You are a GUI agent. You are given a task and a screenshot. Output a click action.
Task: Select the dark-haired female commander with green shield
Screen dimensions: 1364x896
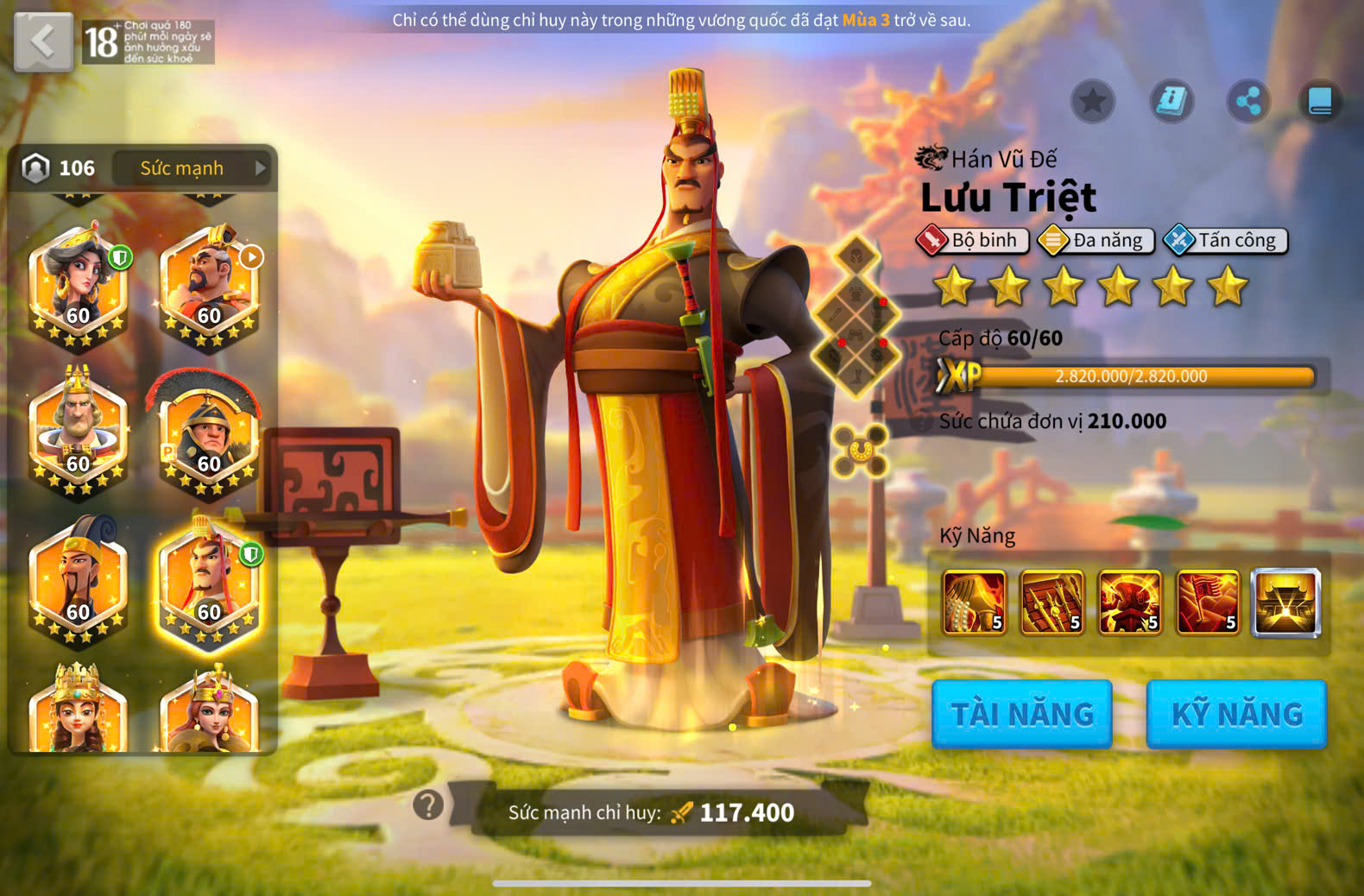tap(79, 287)
